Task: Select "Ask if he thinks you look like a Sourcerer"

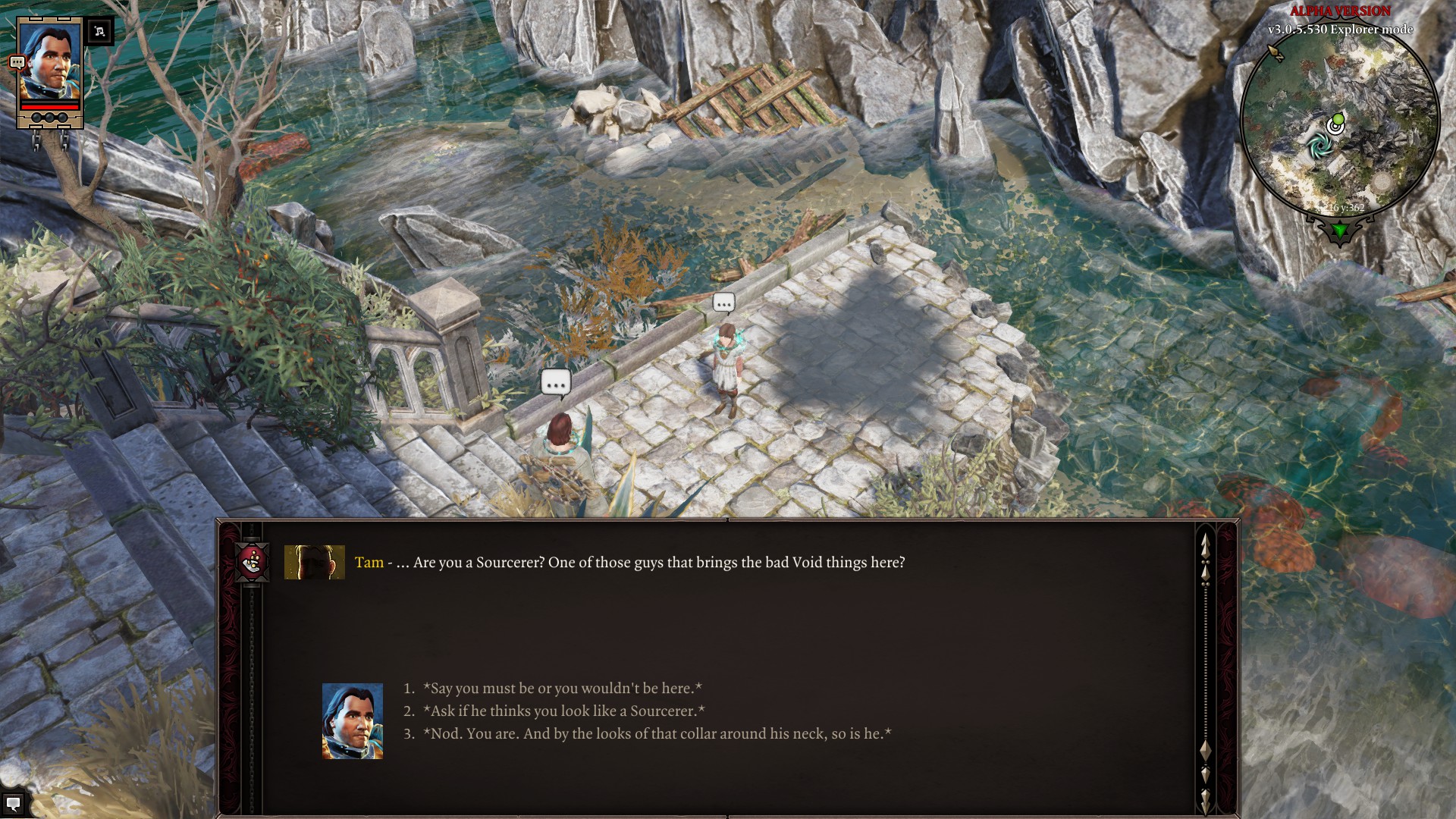Action: tap(563, 711)
